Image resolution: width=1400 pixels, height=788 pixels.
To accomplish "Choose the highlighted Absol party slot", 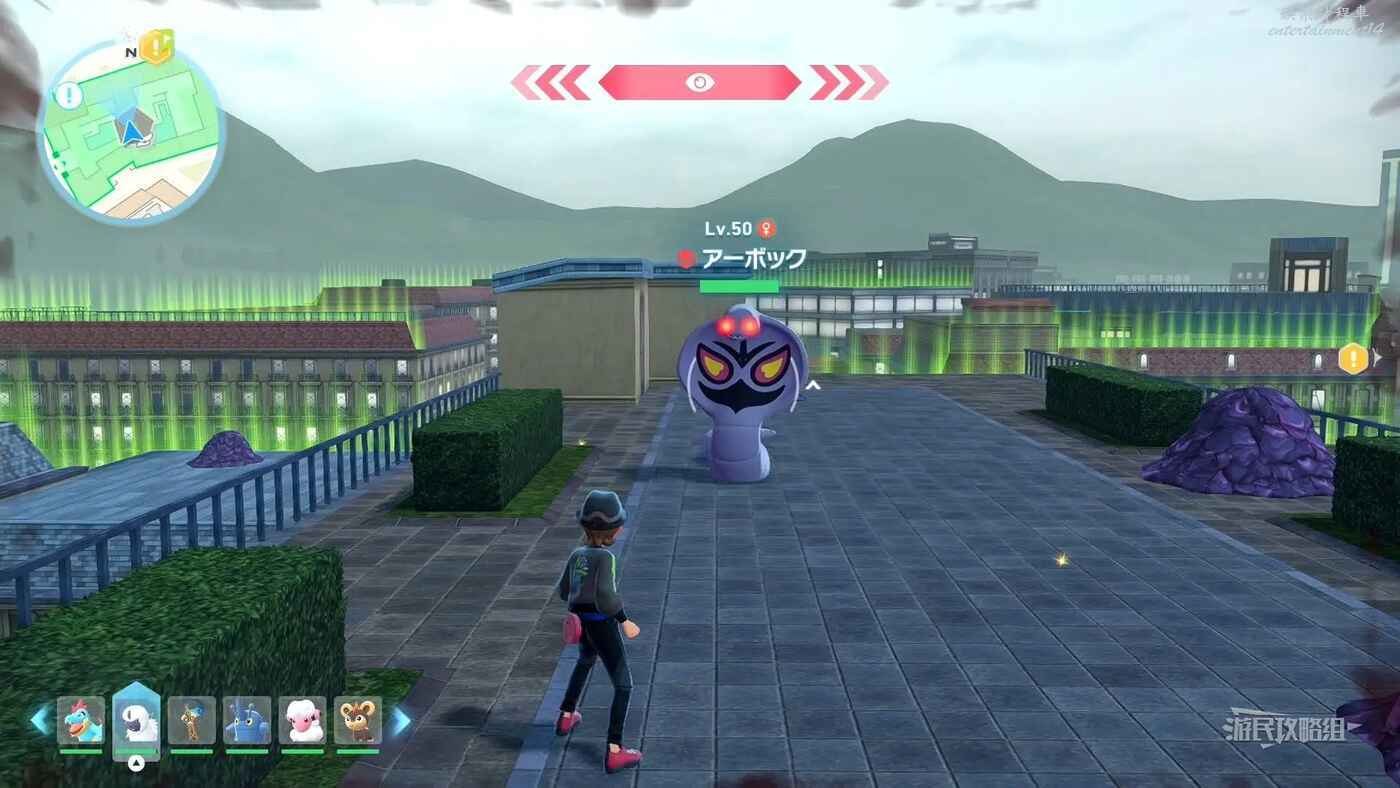I will [x=136, y=719].
